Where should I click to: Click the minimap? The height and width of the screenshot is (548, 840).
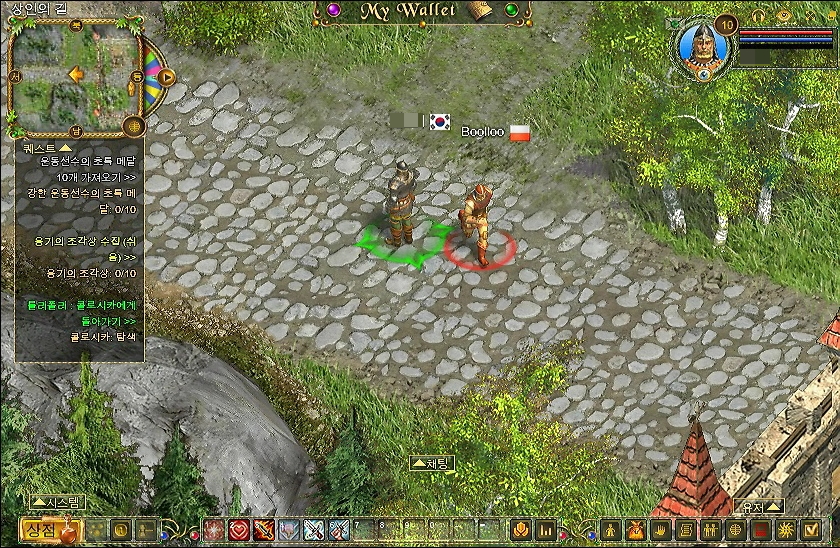point(72,75)
